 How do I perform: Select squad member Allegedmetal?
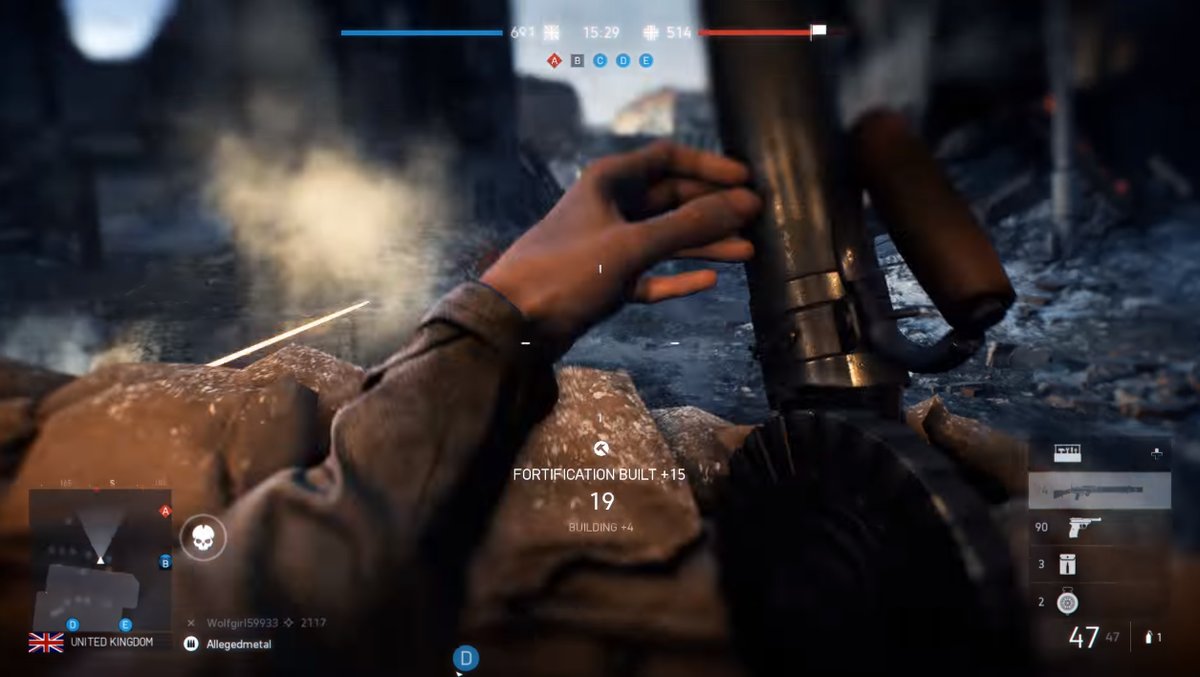tap(238, 645)
